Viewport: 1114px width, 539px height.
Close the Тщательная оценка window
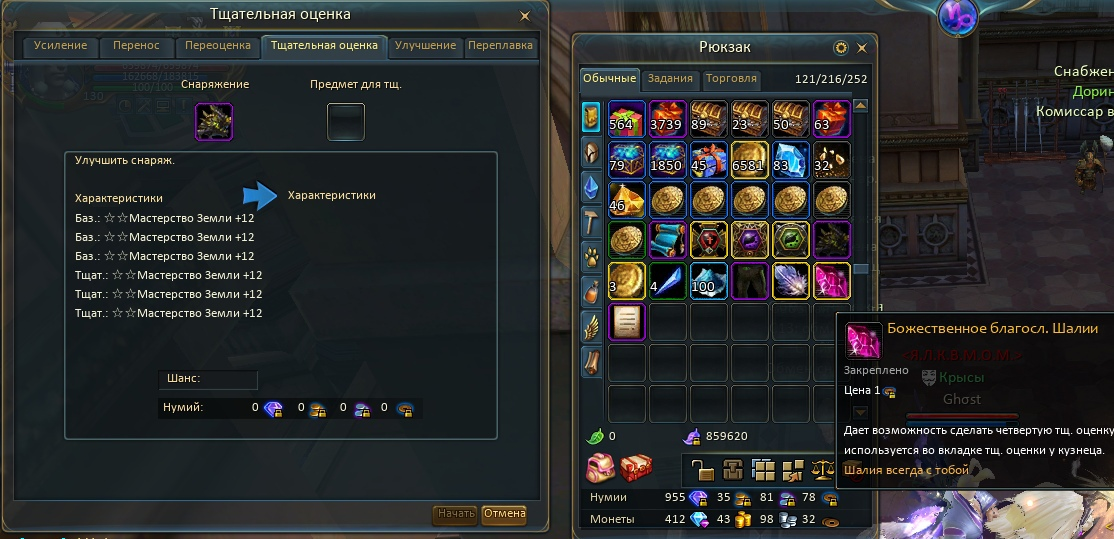point(525,16)
